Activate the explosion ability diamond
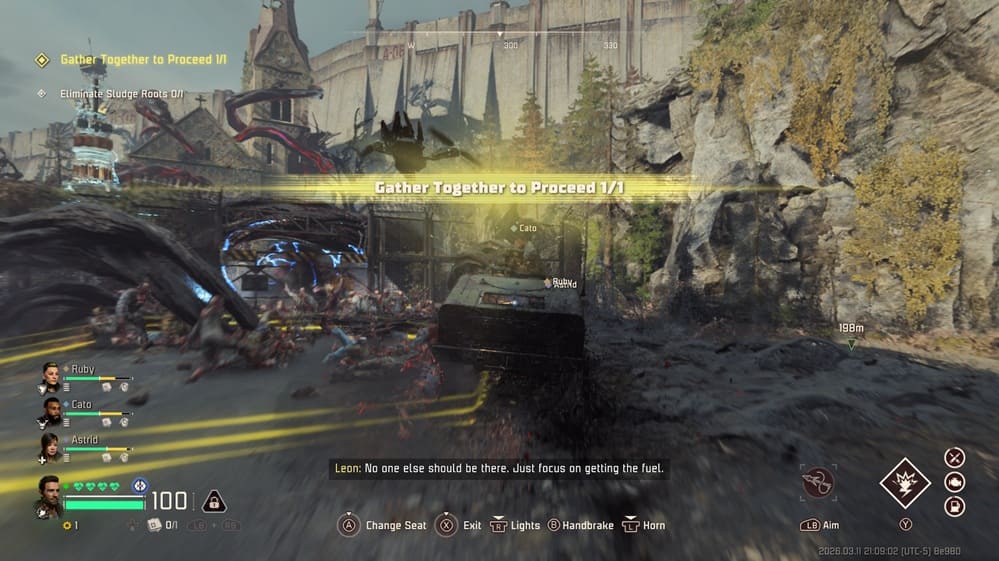The height and width of the screenshot is (561, 999). (905, 483)
